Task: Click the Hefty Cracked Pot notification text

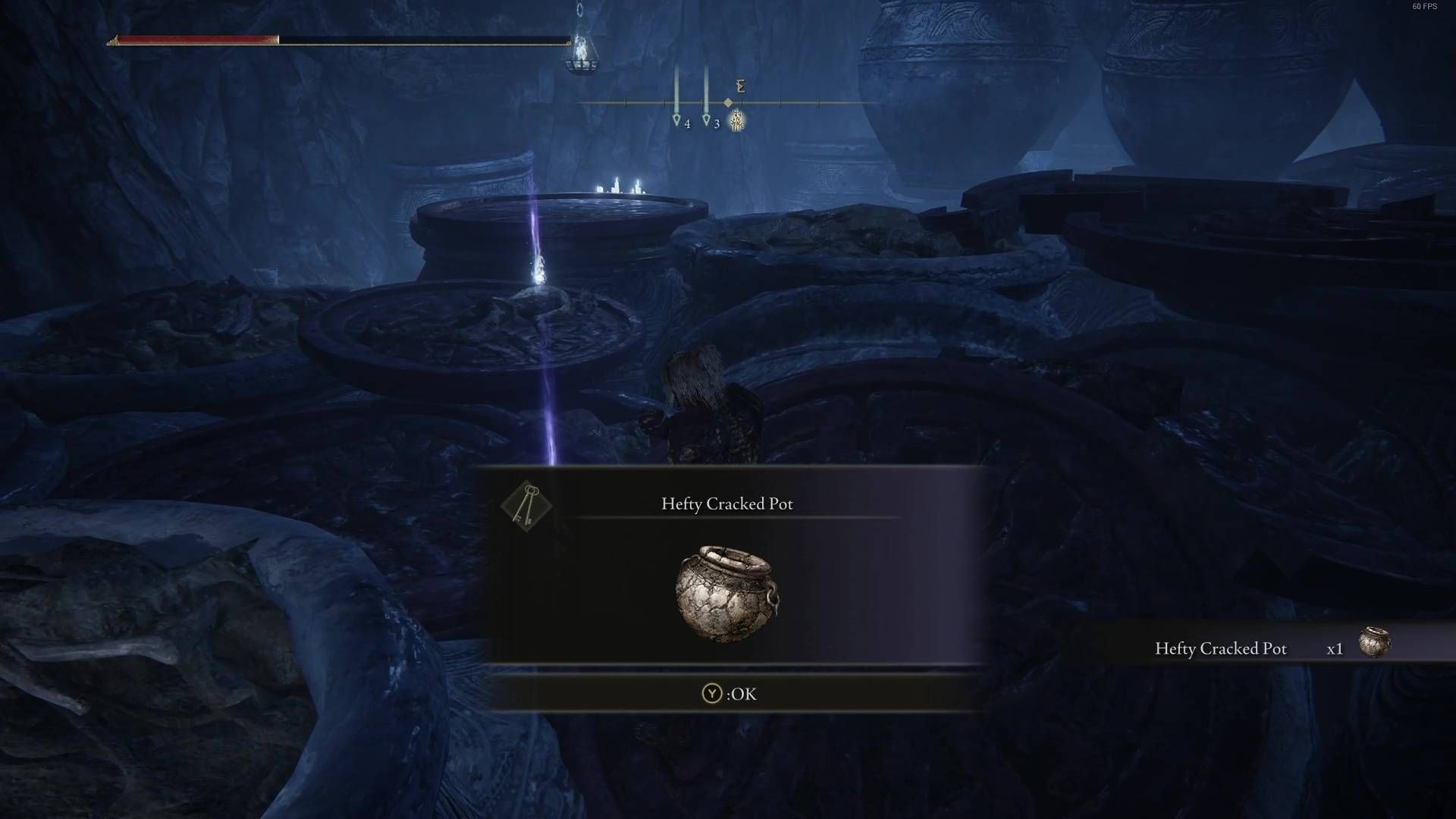Action: coord(1220,649)
